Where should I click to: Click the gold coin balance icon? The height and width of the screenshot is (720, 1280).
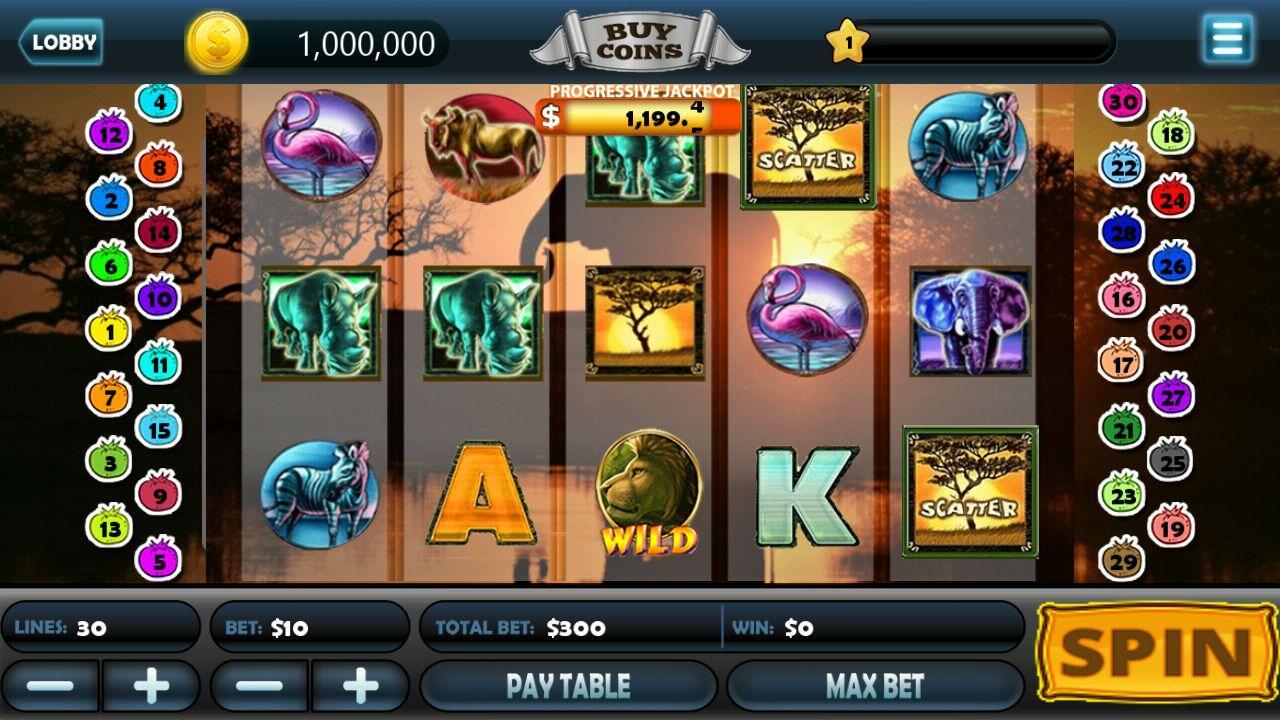click(x=219, y=42)
